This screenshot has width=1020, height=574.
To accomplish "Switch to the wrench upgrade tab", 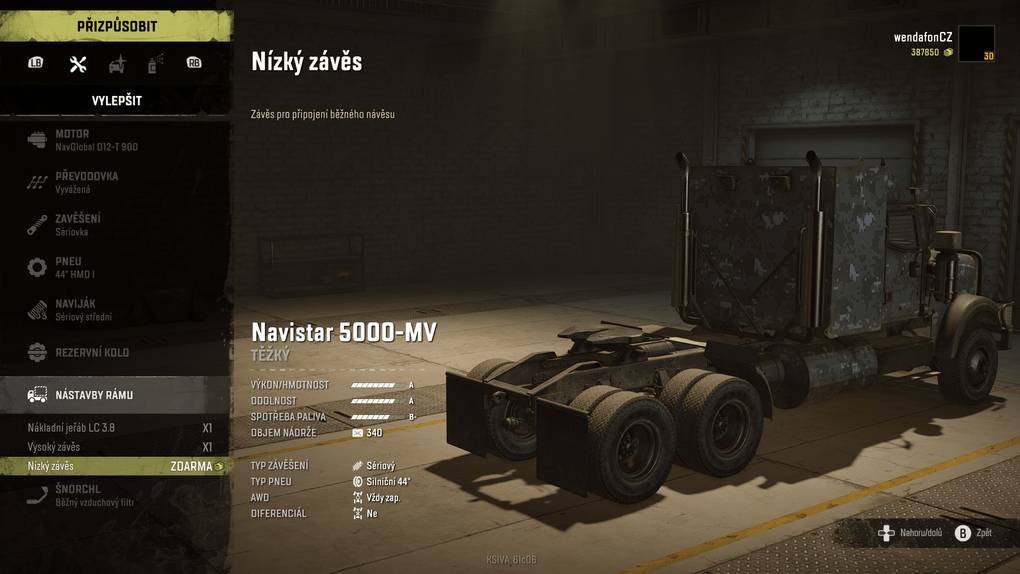I will pos(78,64).
